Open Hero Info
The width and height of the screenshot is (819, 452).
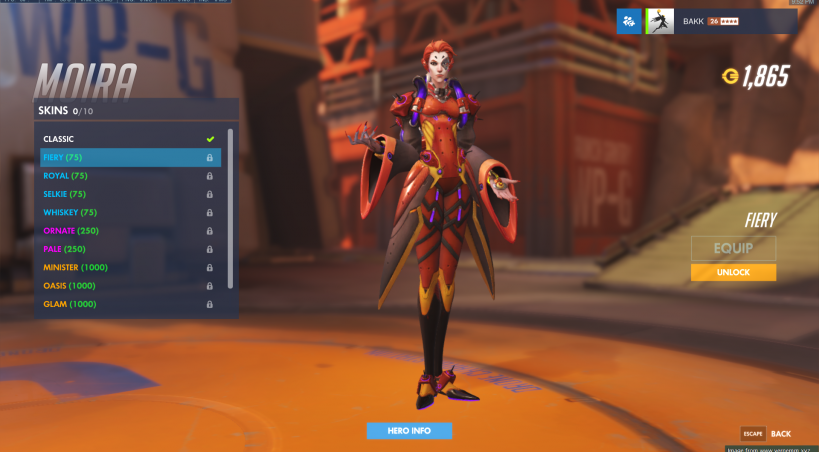[x=409, y=431]
